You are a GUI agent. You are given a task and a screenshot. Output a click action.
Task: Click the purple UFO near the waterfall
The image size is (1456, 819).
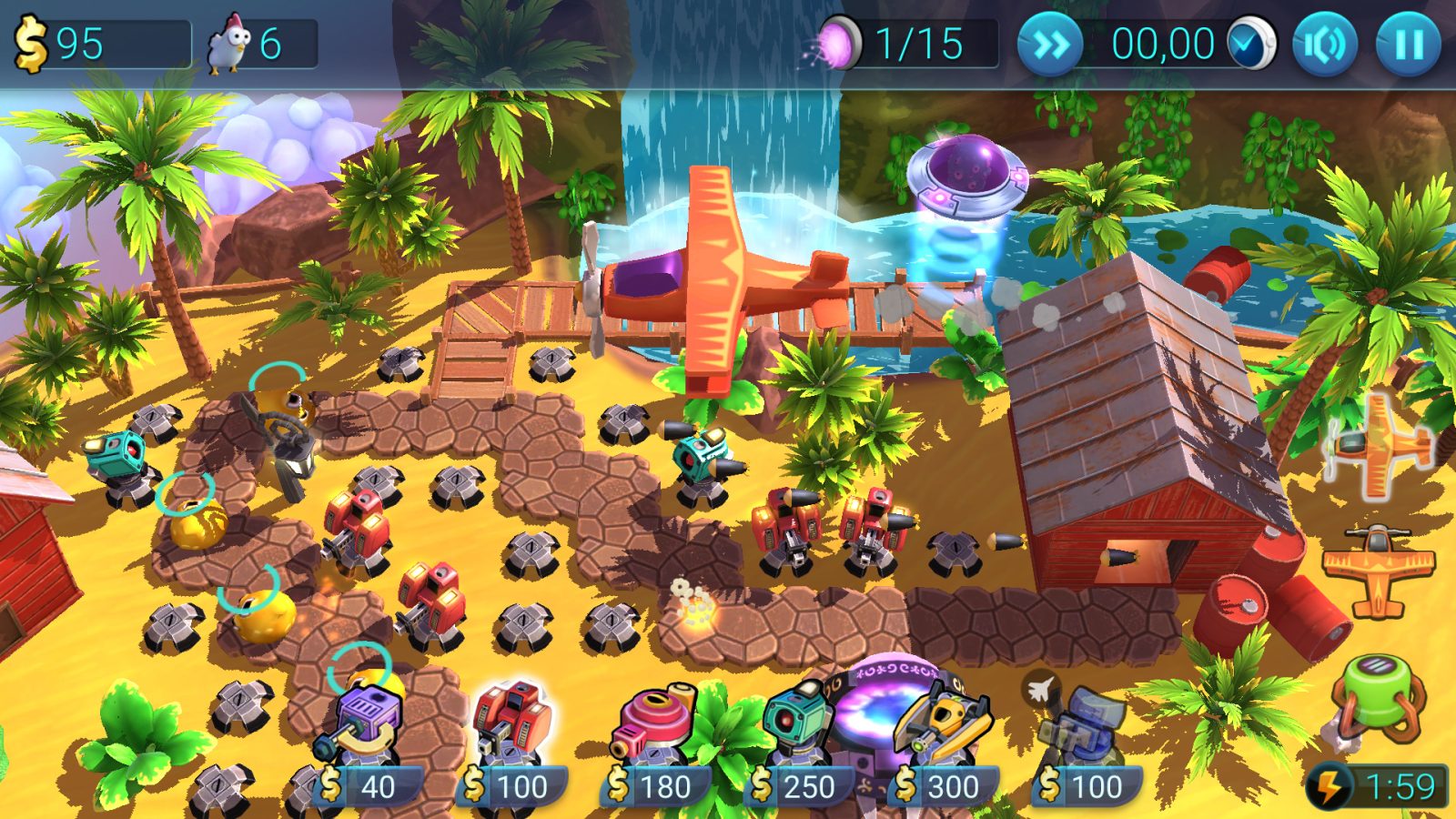[965, 177]
